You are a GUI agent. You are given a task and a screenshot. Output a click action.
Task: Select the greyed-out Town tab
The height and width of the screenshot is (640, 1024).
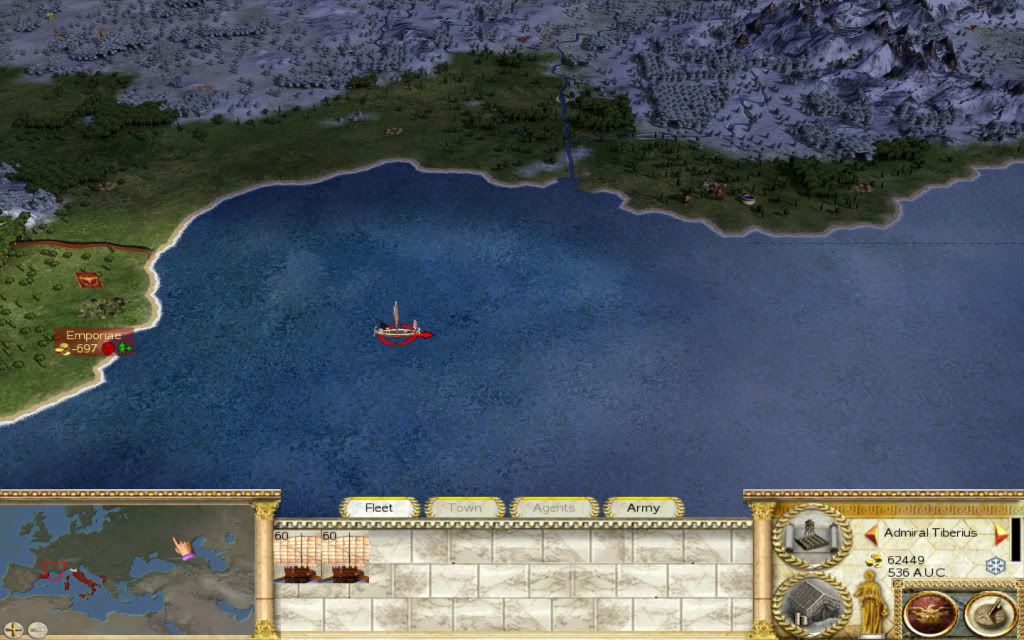pyautogui.click(x=464, y=508)
